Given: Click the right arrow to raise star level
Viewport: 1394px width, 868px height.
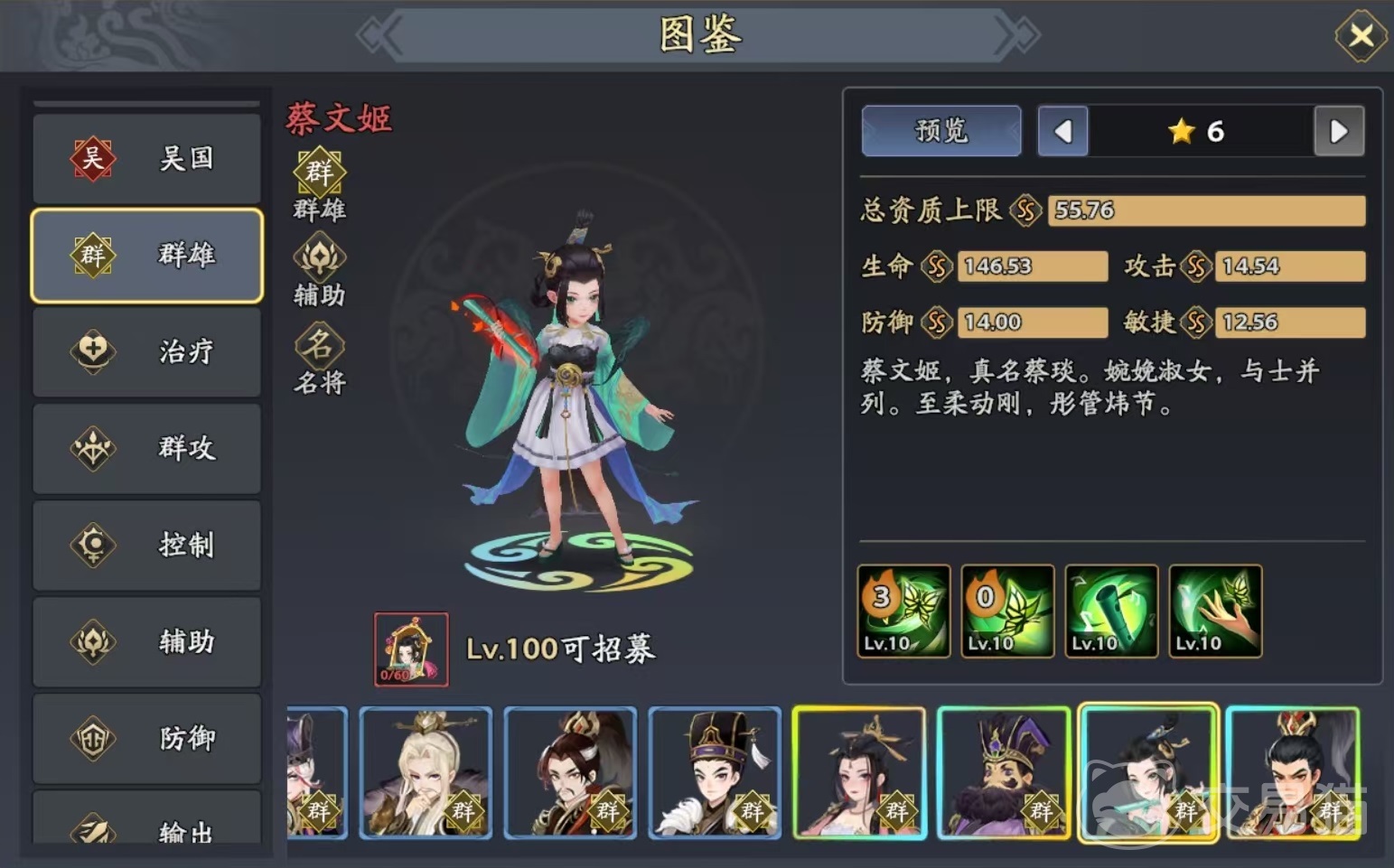Looking at the screenshot, I should [x=1339, y=131].
